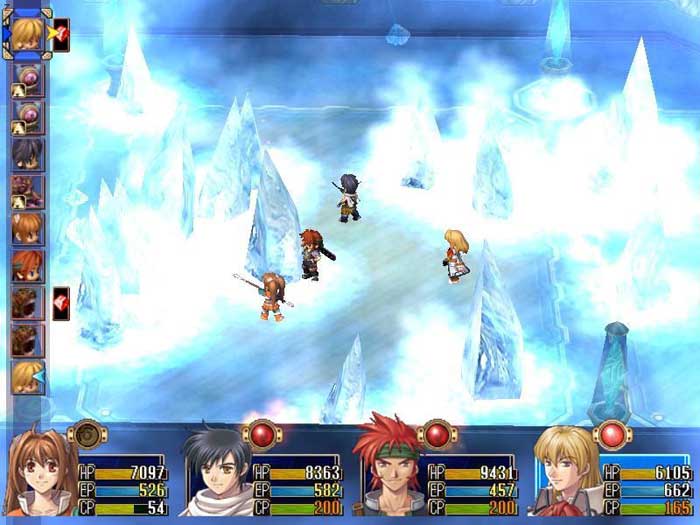700x525 pixels.
Task: Select the dark-haired Joshua icon in the turn order
Action: point(27,155)
